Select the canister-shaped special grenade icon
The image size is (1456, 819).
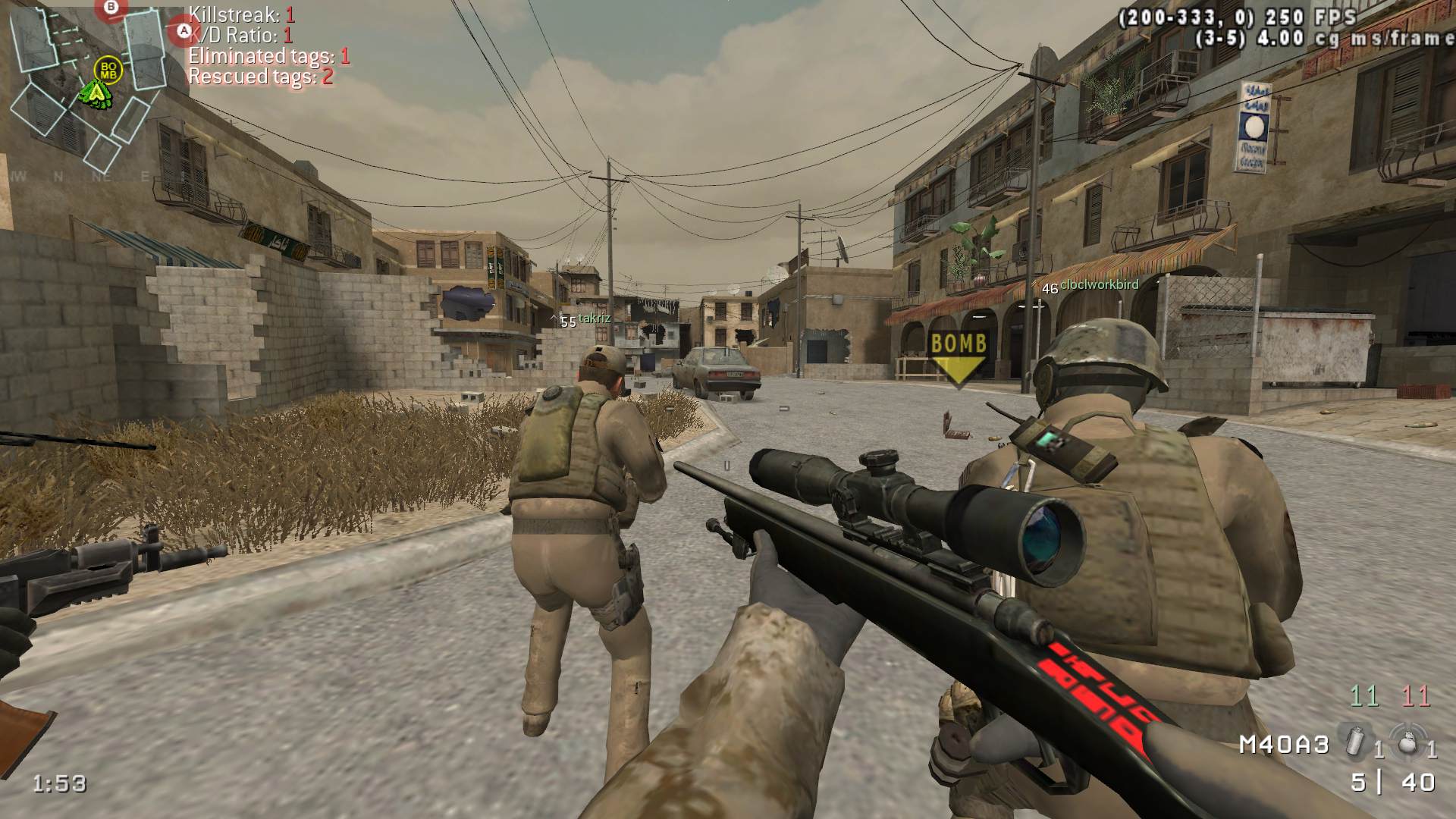click(x=1352, y=739)
